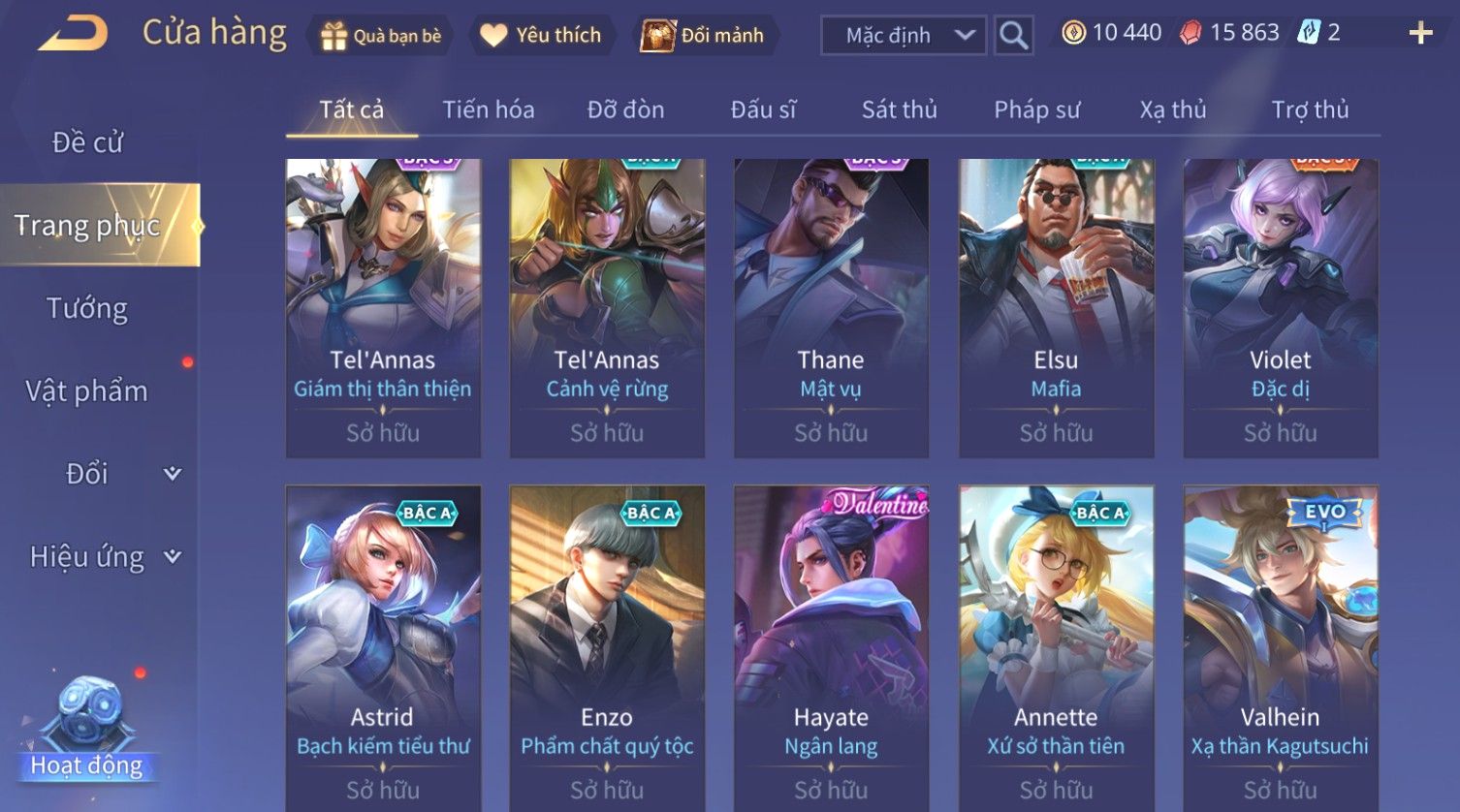Go to the Tướng shop section
The width and height of the screenshot is (1460, 812).
pos(87,308)
